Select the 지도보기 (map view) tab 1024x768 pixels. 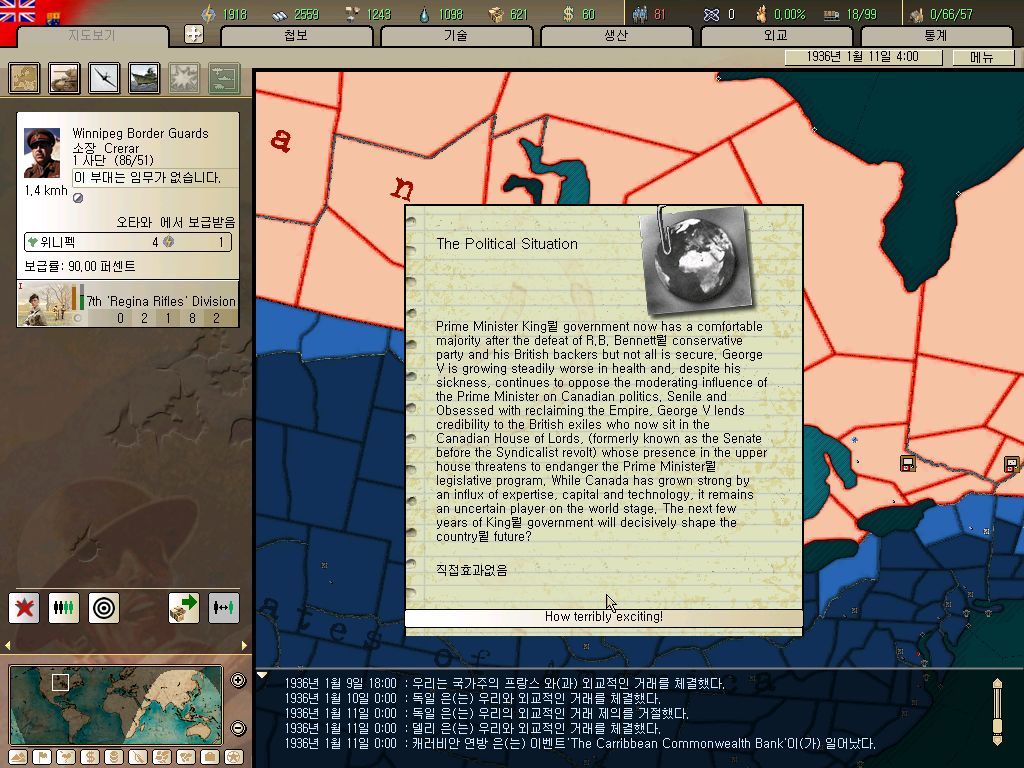(x=92, y=36)
